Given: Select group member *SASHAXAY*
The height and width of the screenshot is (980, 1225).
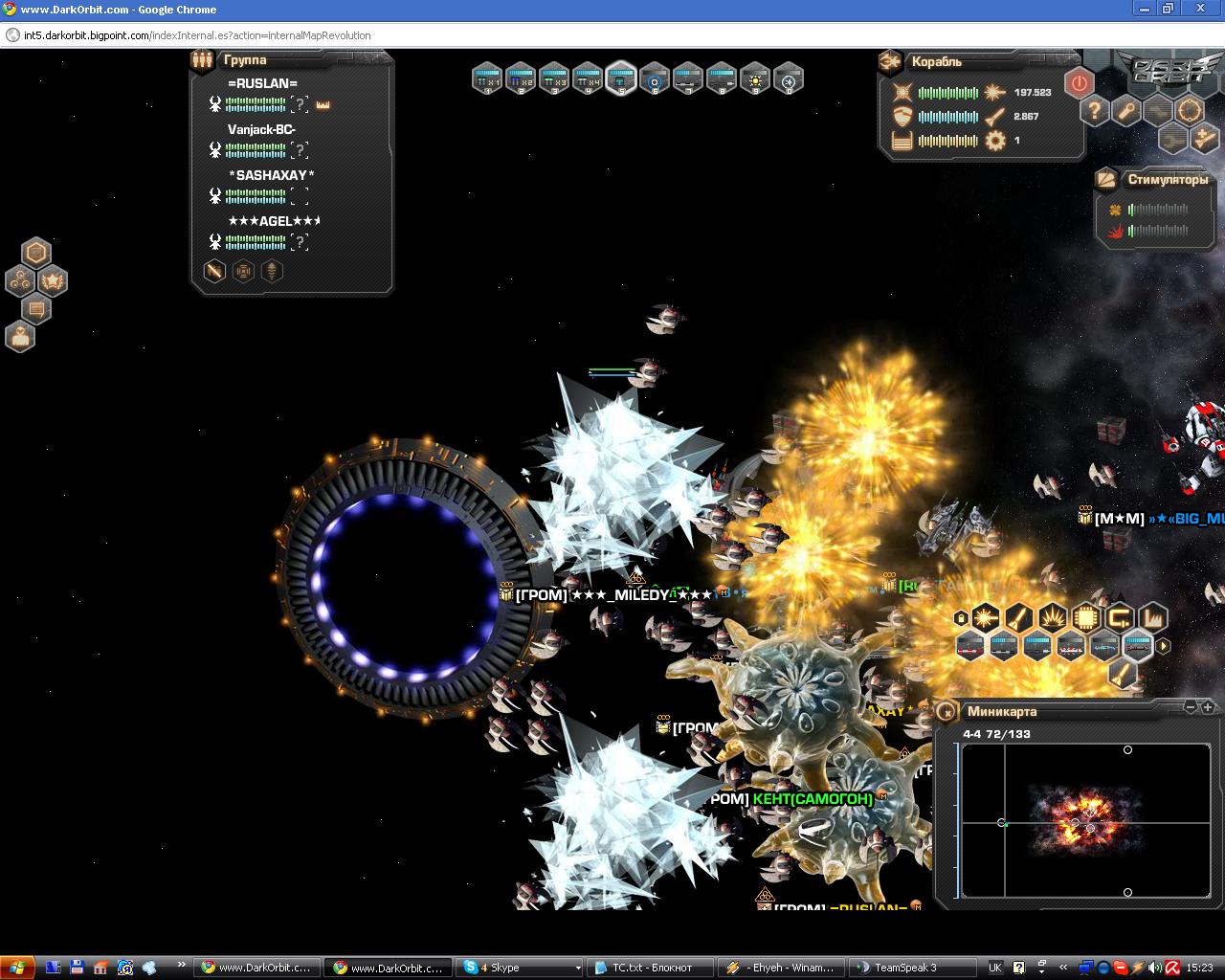Looking at the screenshot, I should click(x=271, y=175).
